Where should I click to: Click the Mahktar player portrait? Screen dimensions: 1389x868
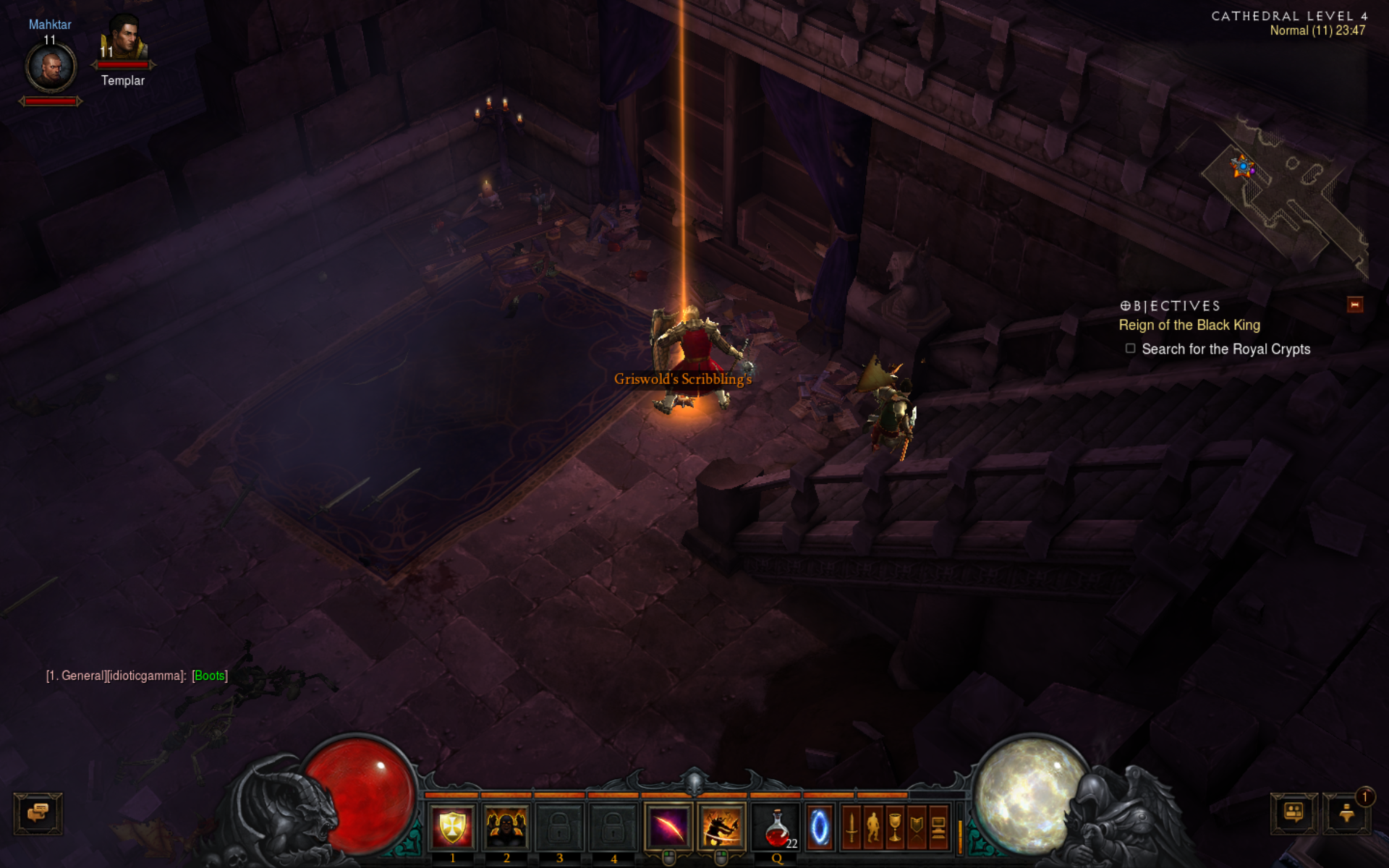(51, 68)
